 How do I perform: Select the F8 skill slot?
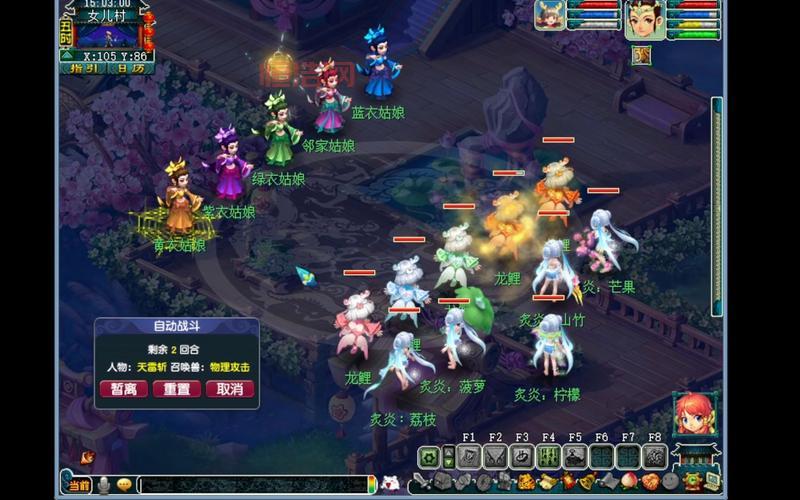[x=654, y=457]
